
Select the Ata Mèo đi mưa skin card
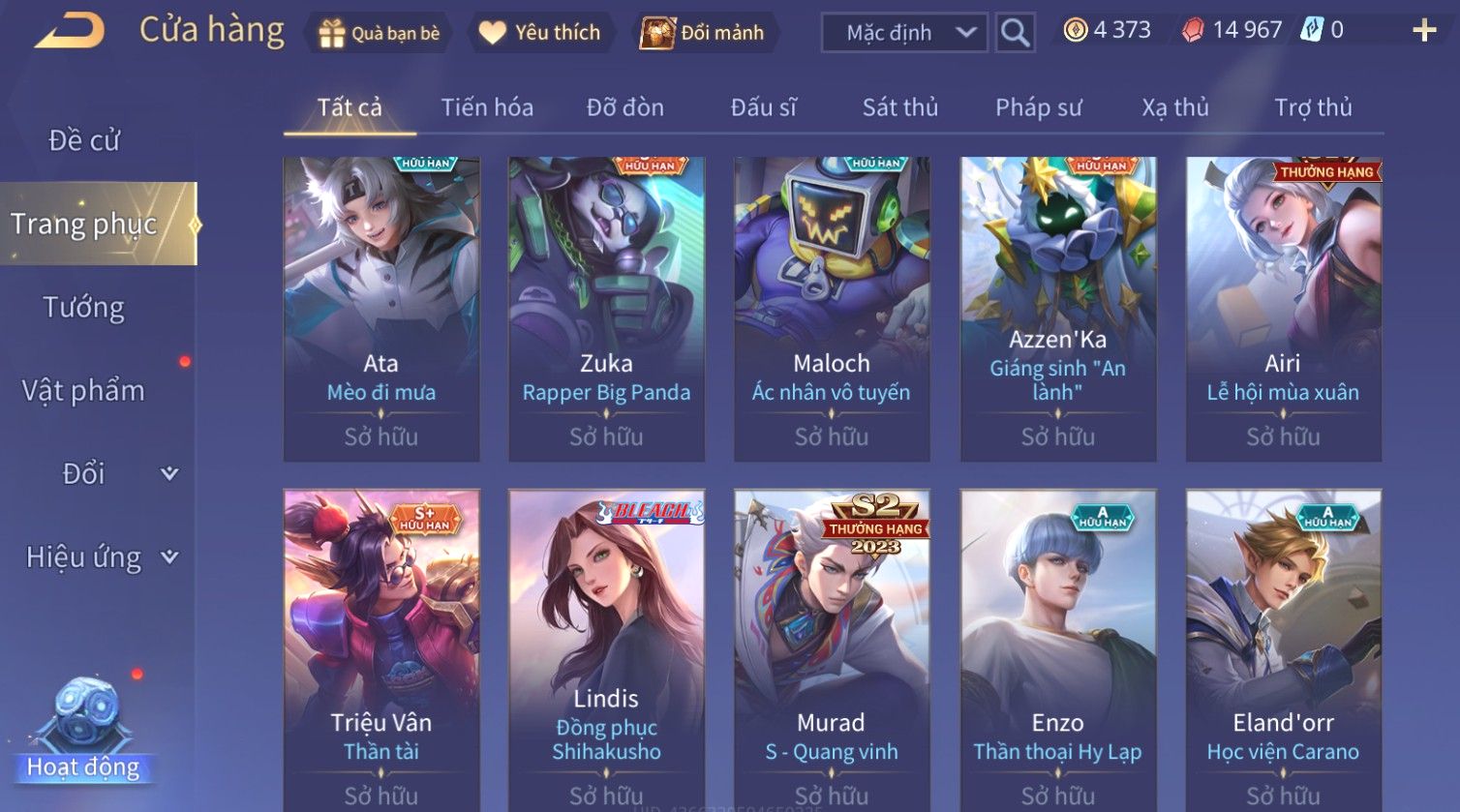click(381, 309)
